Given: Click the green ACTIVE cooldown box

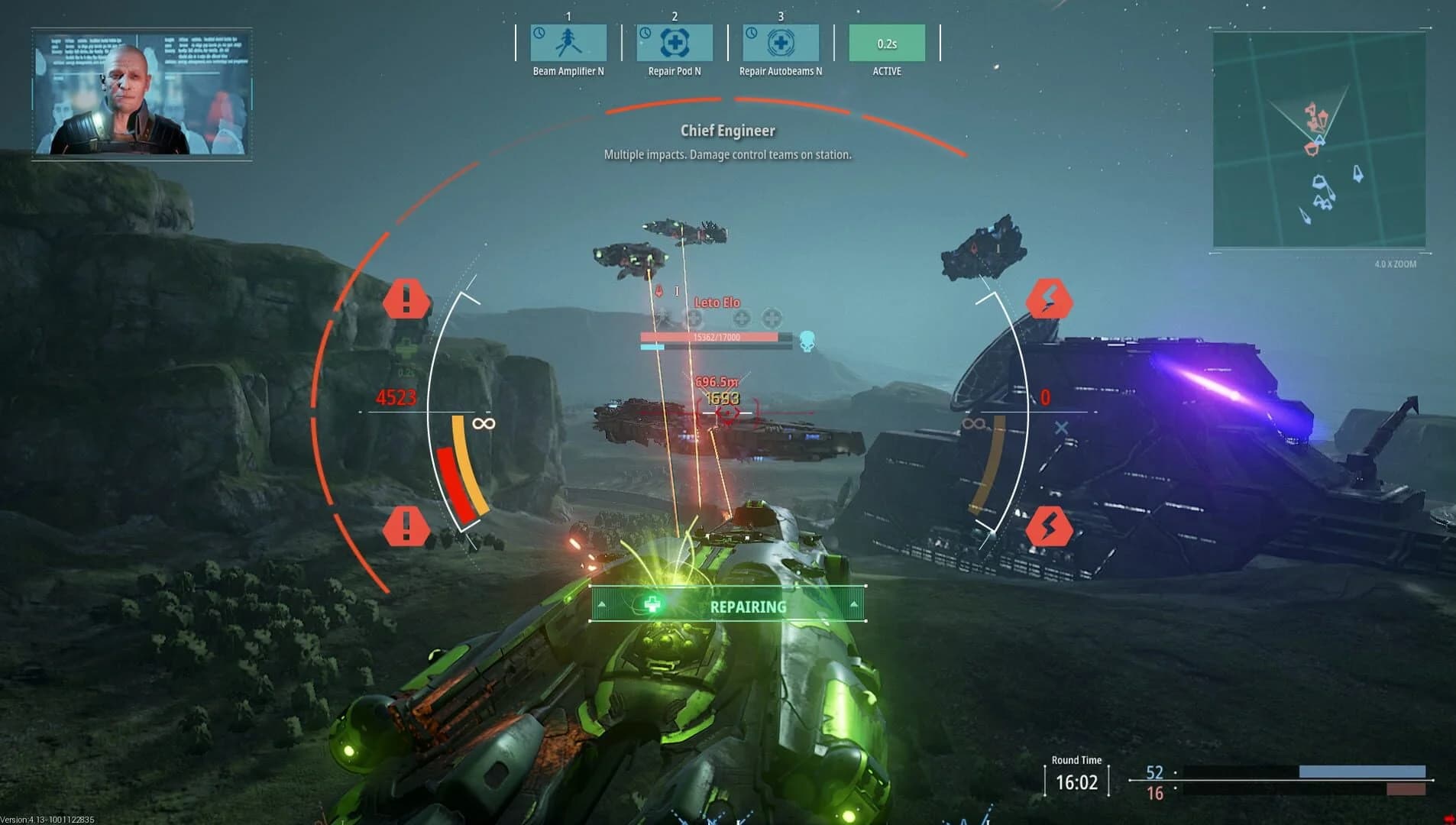Looking at the screenshot, I should 887,44.
